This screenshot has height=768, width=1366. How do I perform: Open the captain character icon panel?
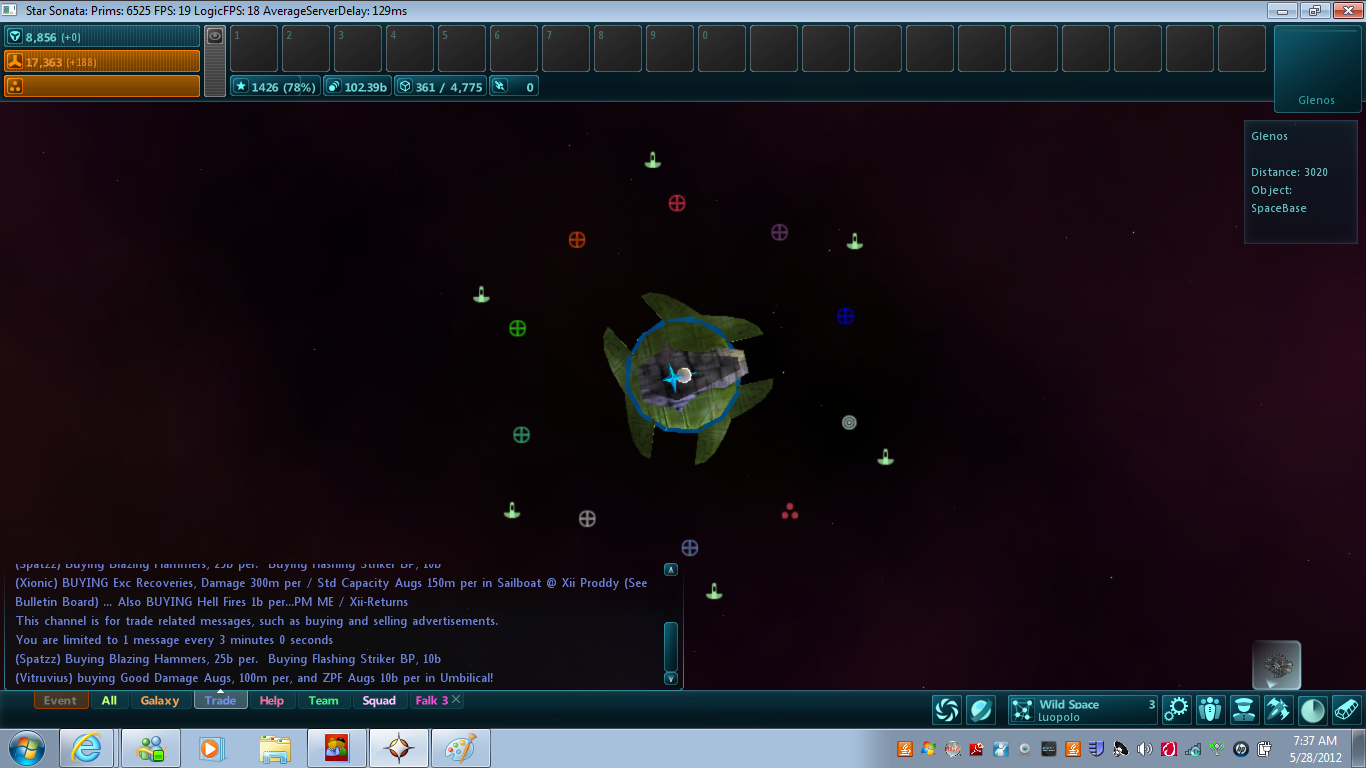point(1244,709)
